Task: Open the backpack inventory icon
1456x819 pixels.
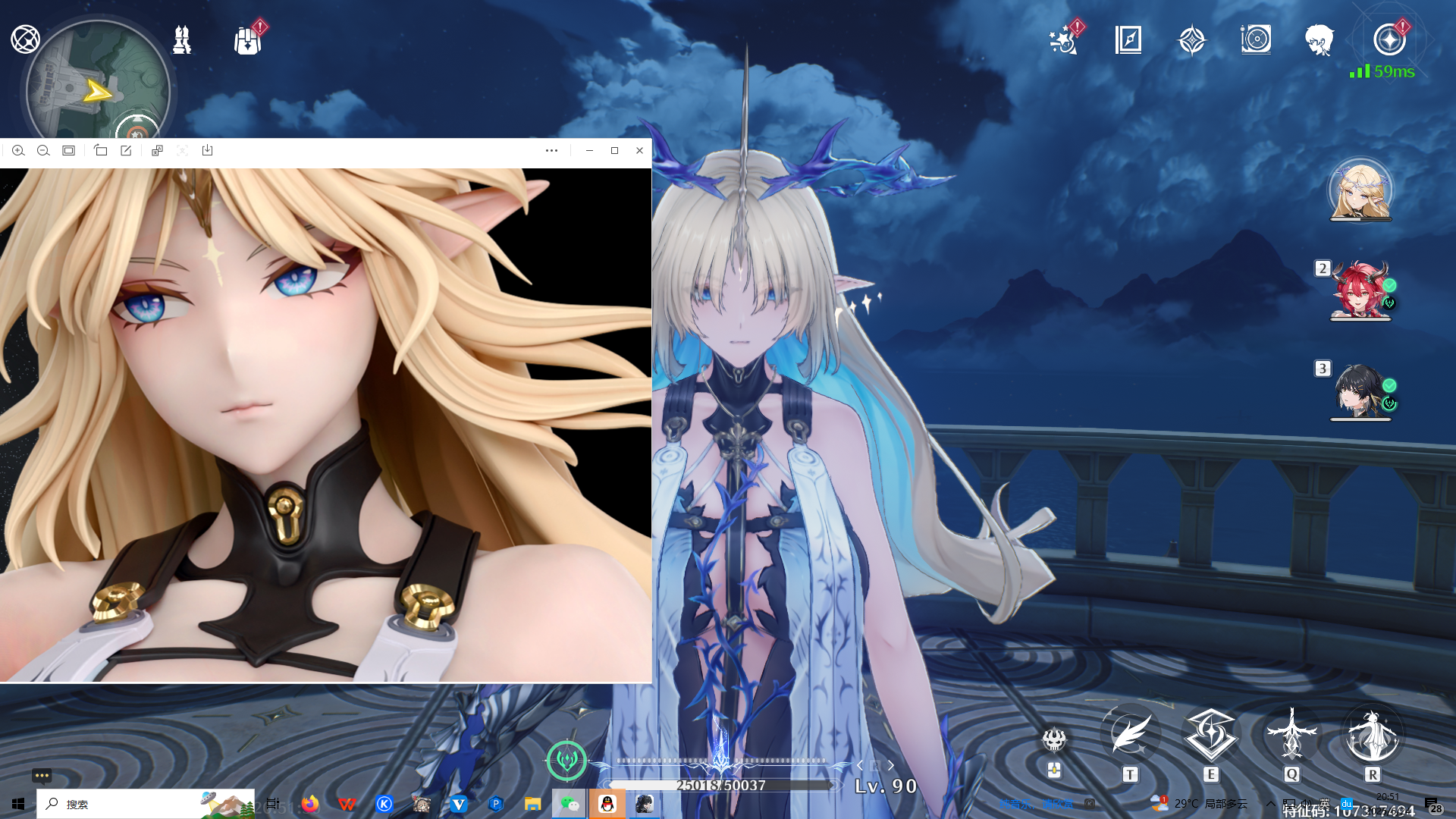Action: tap(247, 40)
